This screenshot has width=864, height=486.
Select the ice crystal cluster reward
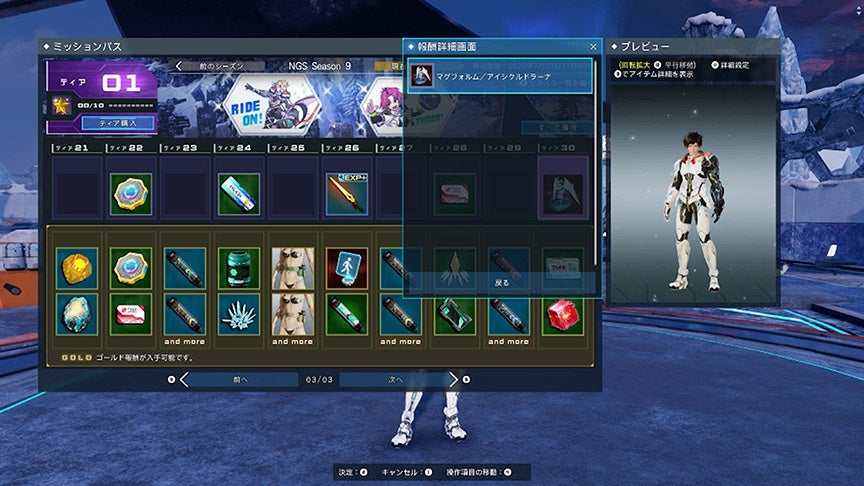point(238,314)
